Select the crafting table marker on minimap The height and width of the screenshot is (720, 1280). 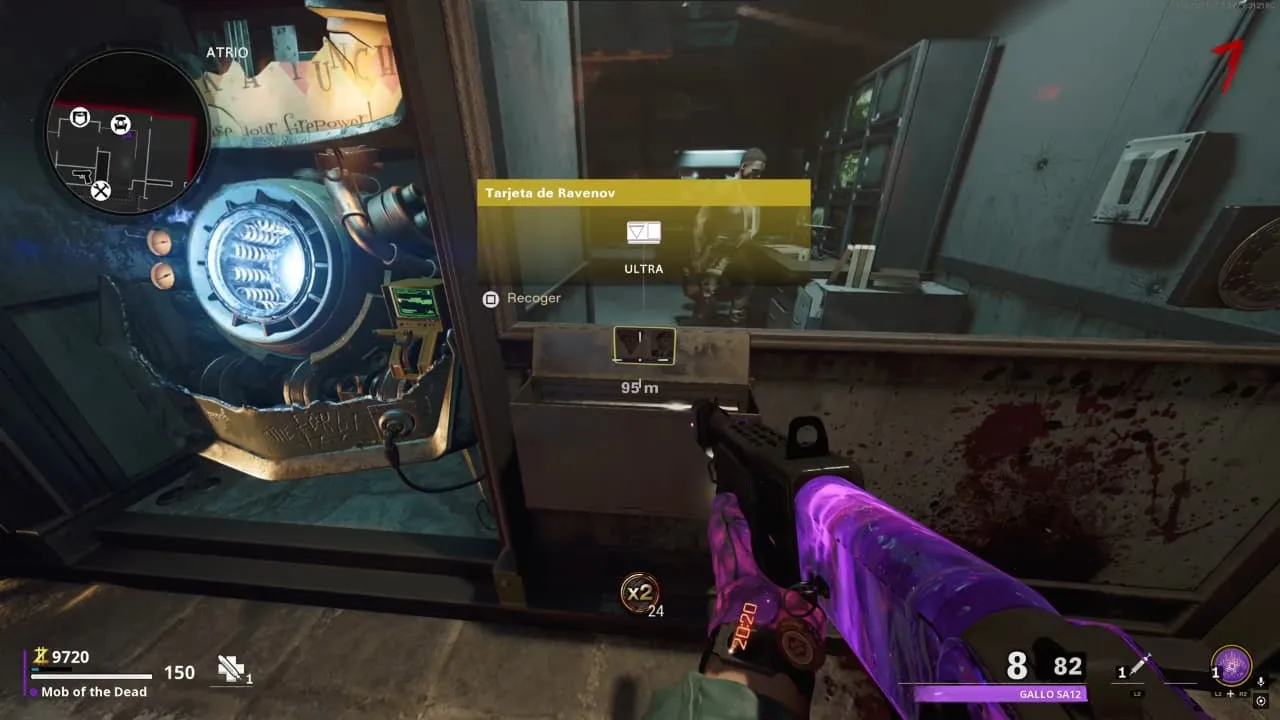[101, 190]
